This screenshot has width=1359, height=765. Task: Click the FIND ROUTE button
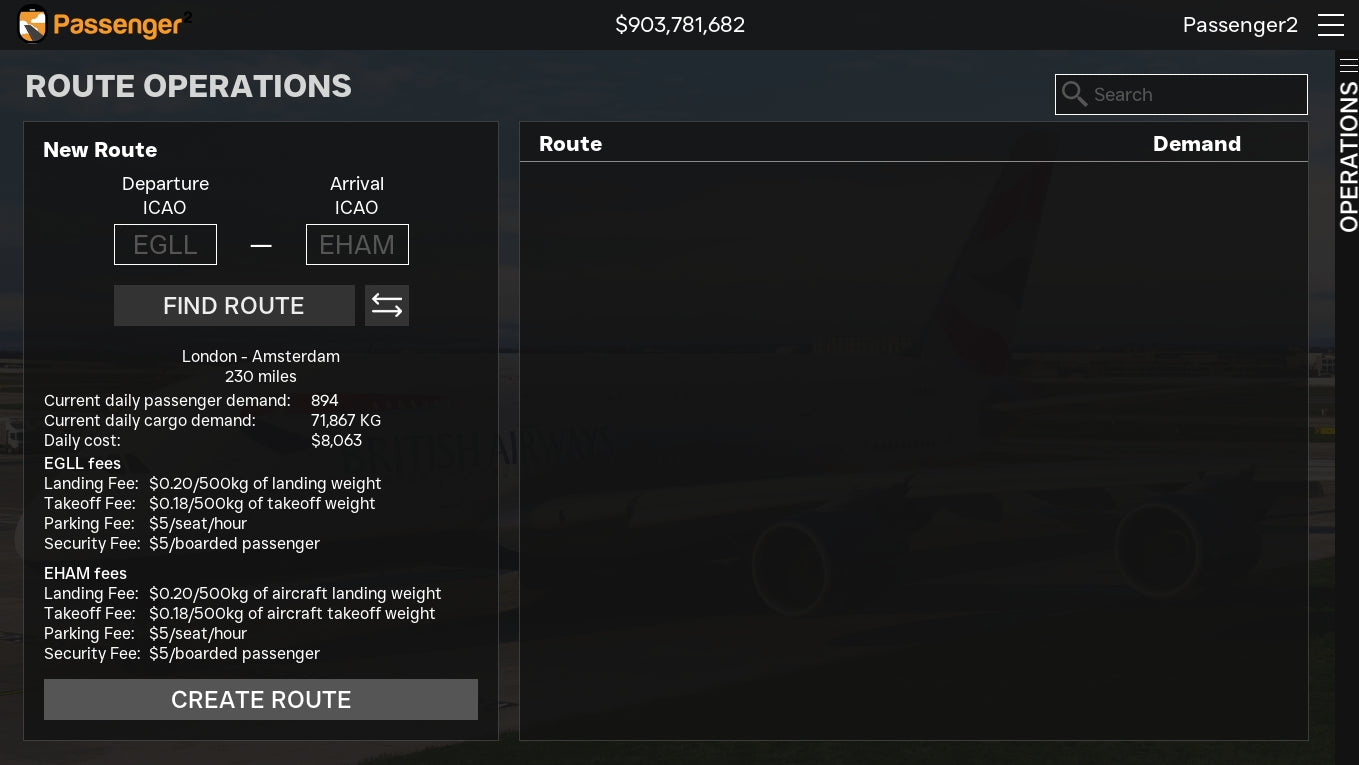click(x=234, y=306)
